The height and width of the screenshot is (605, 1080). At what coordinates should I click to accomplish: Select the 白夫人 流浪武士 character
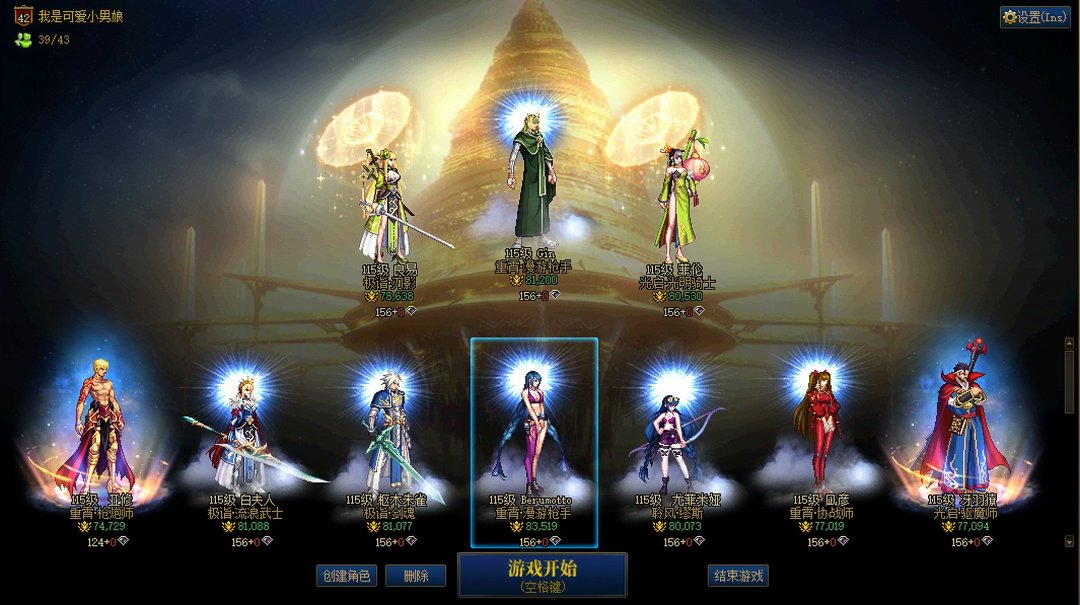click(x=246, y=440)
